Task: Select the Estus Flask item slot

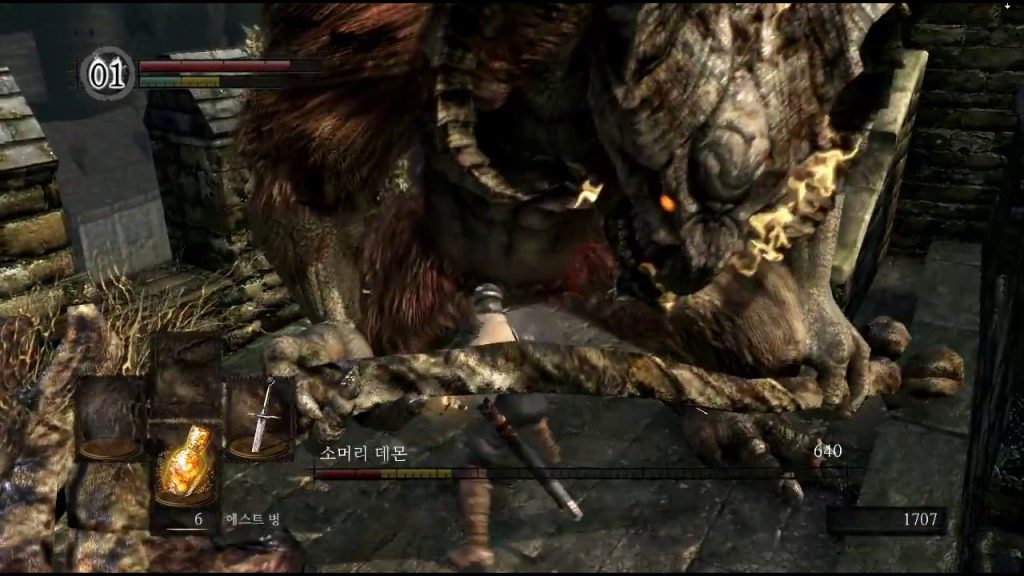Action: tap(185, 465)
